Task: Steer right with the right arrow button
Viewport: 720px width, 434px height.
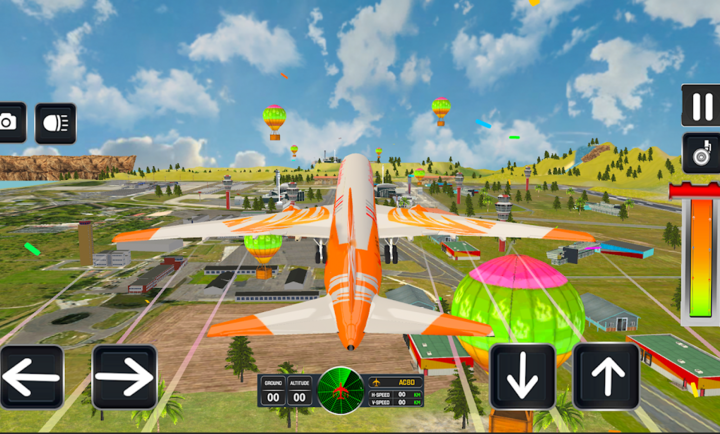Action: coord(124,377)
